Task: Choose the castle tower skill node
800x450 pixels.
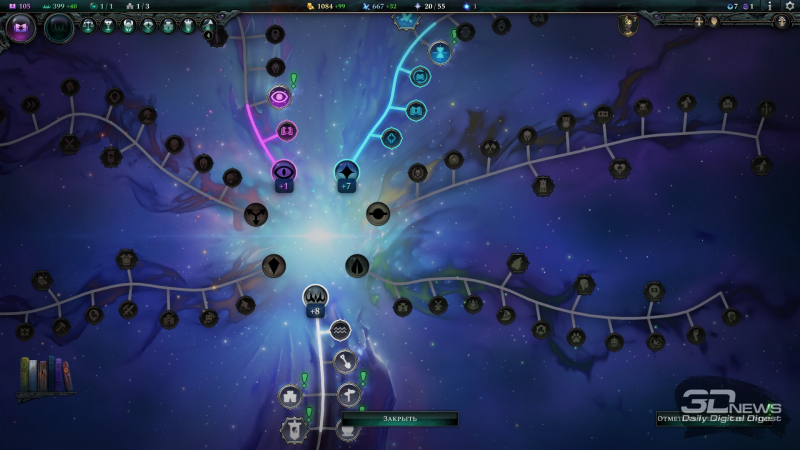Action: point(290,397)
